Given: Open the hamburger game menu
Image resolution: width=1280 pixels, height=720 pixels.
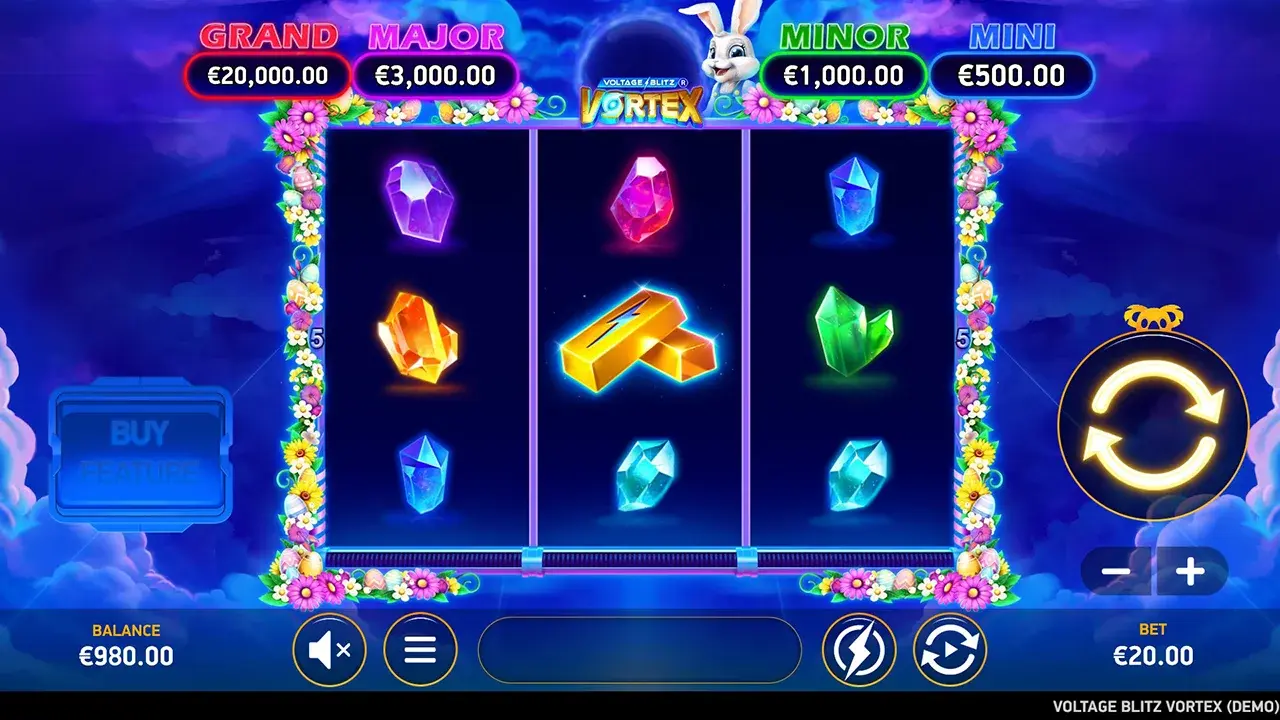Looking at the screenshot, I should (420, 649).
